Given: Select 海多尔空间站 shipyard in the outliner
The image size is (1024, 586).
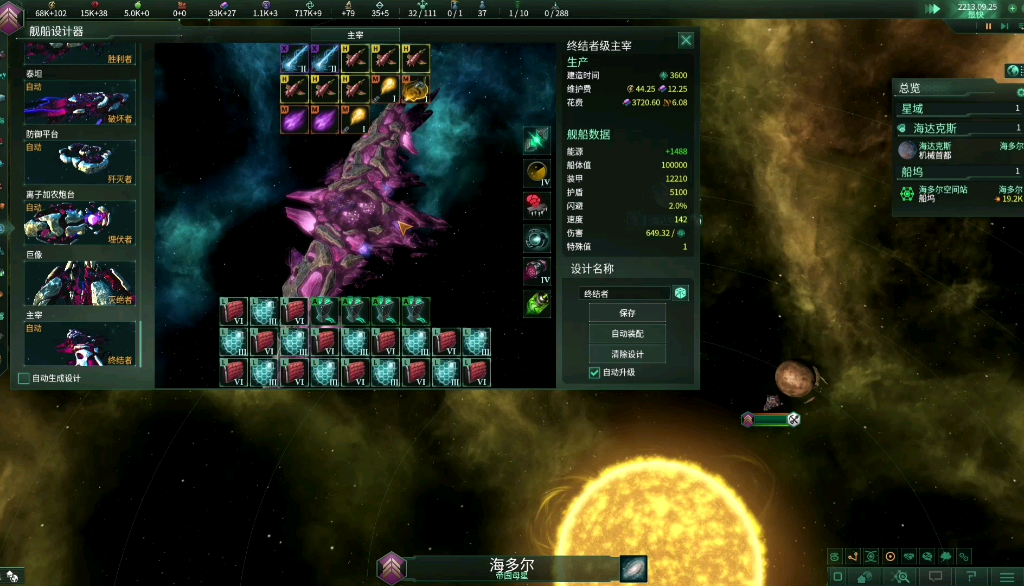Looking at the screenshot, I should [958, 193].
